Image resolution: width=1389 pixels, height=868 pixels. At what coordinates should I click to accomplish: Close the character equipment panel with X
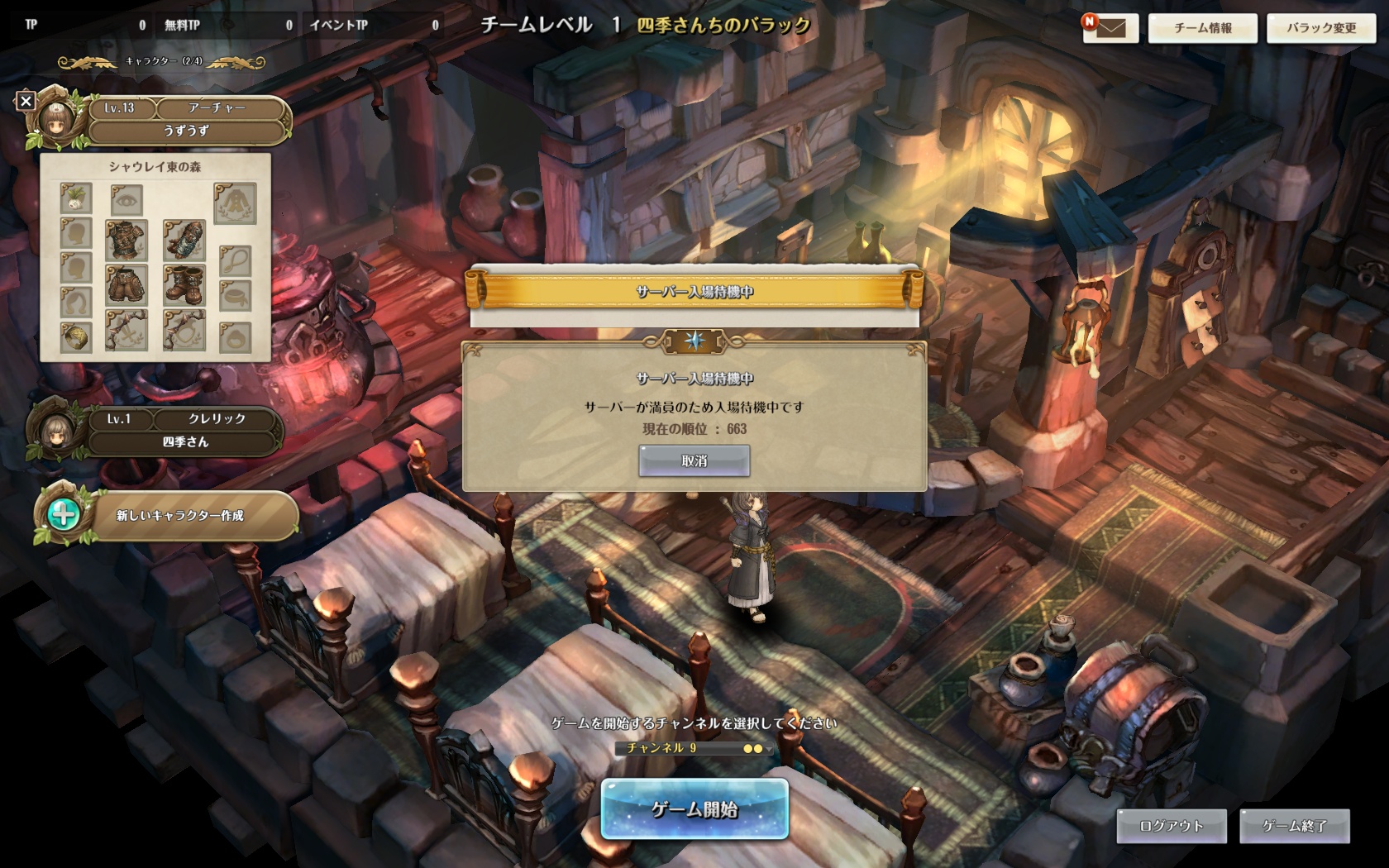click(26, 101)
